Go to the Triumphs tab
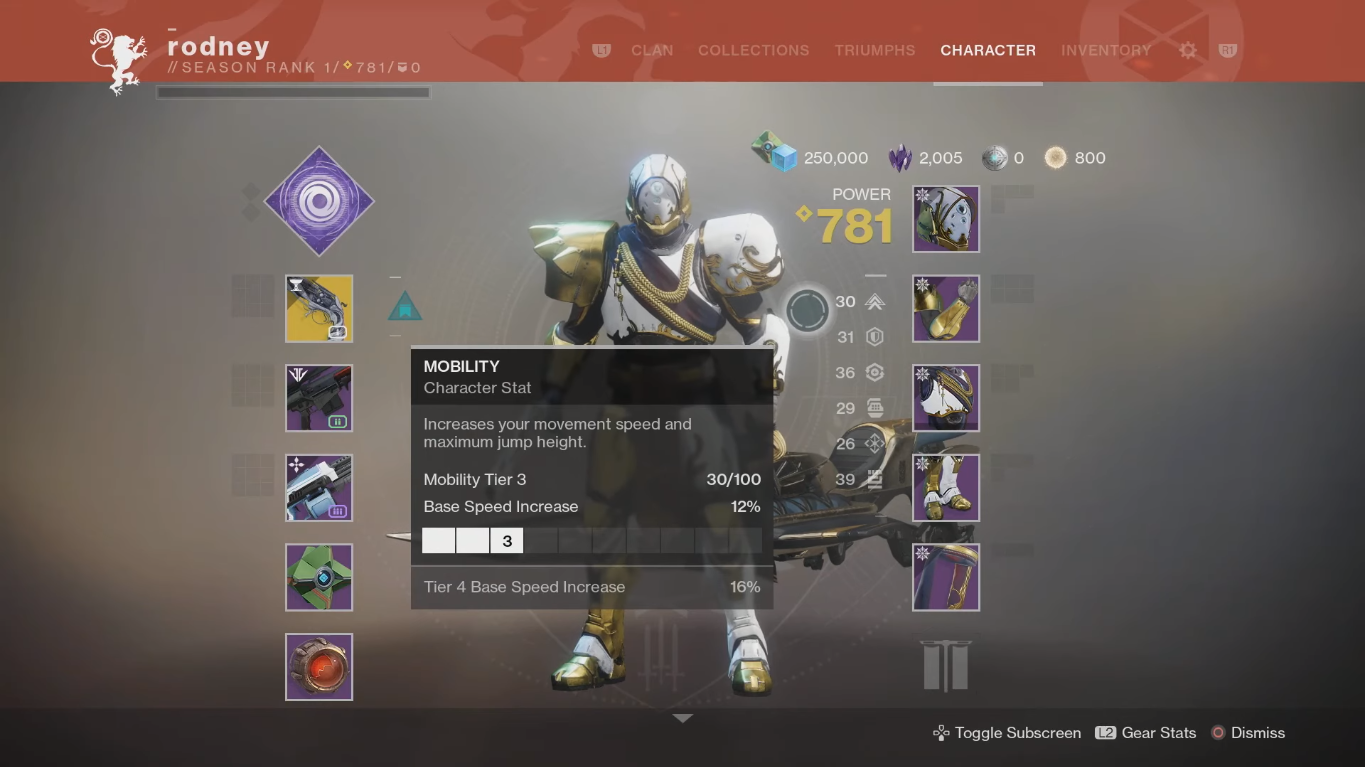The width and height of the screenshot is (1365, 767). (875, 50)
